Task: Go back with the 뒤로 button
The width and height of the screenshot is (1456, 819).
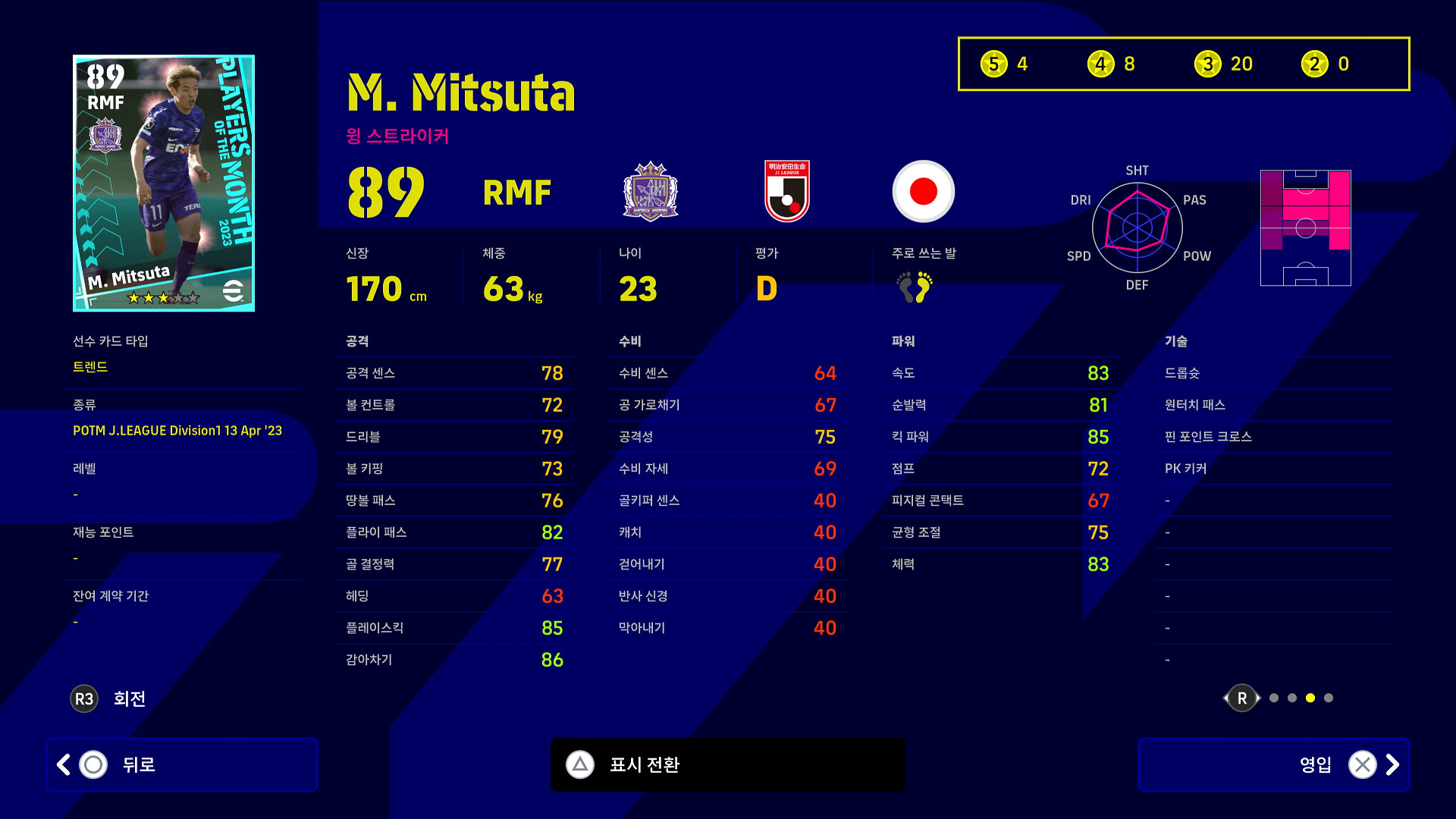Action: pos(182,764)
